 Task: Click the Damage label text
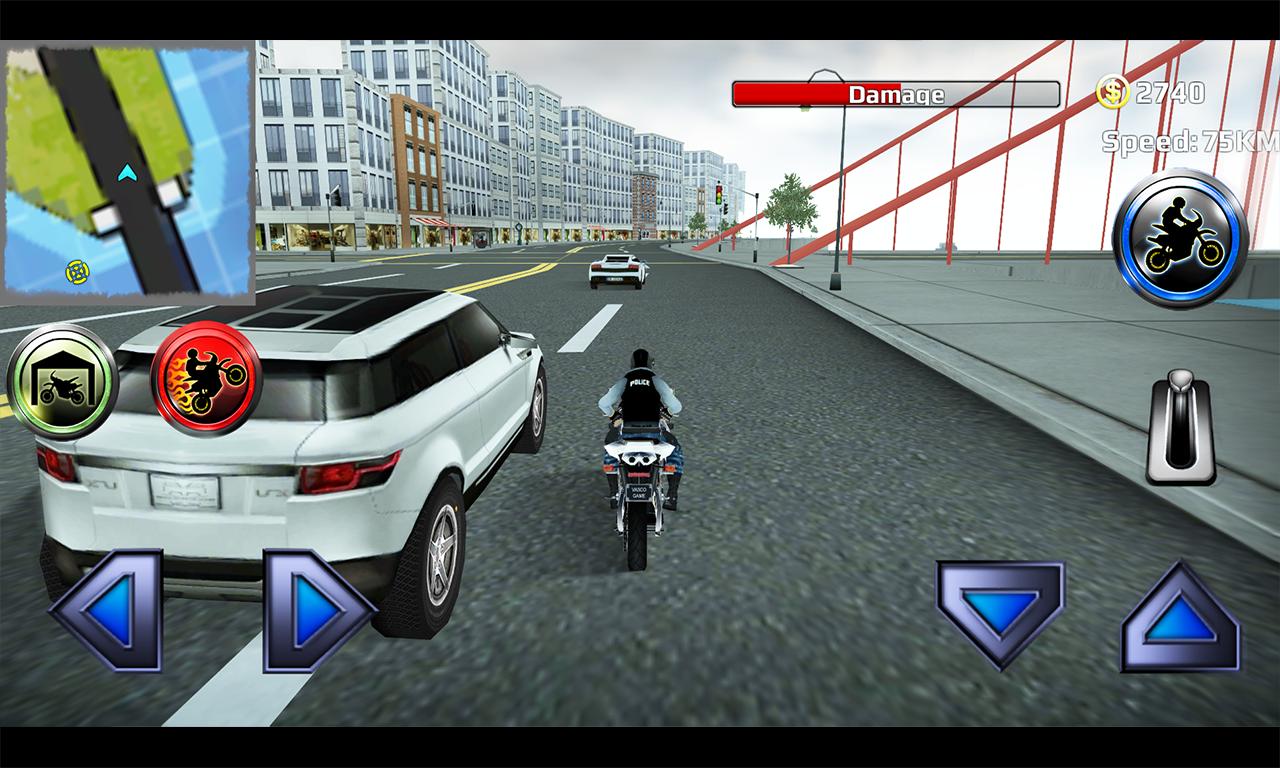897,95
